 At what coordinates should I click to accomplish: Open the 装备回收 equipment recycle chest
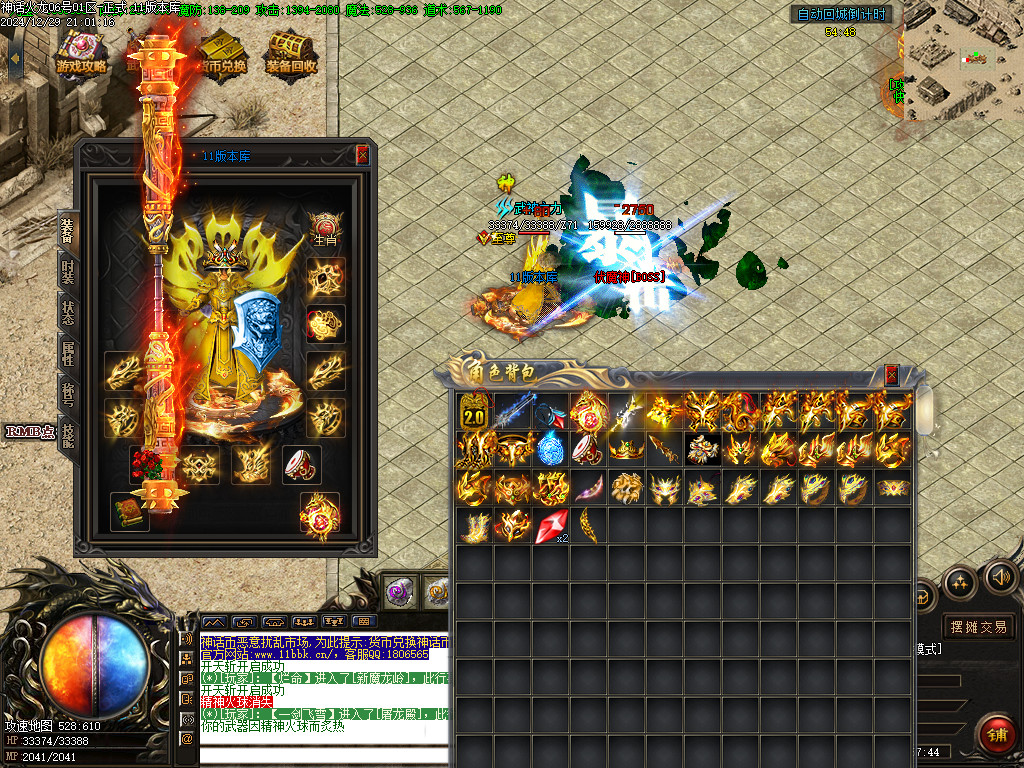[291, 50]
